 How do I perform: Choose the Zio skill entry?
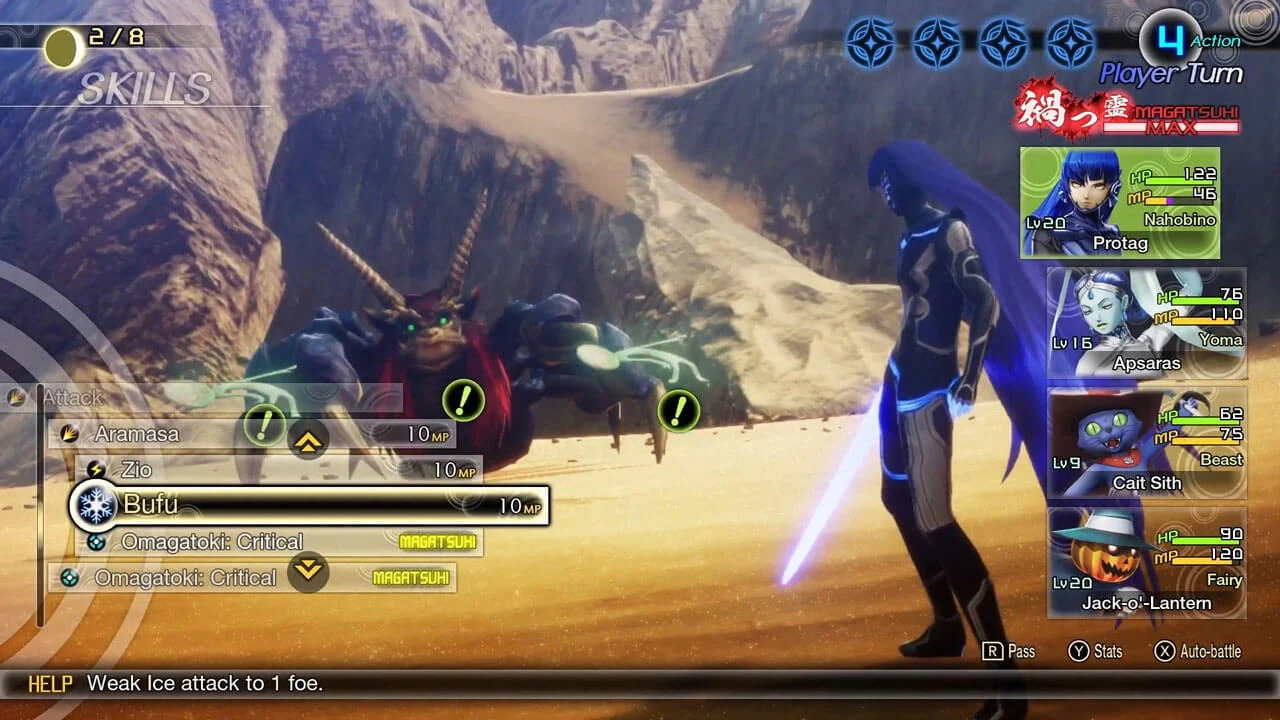pyautogui.click(x=280, y=469)
